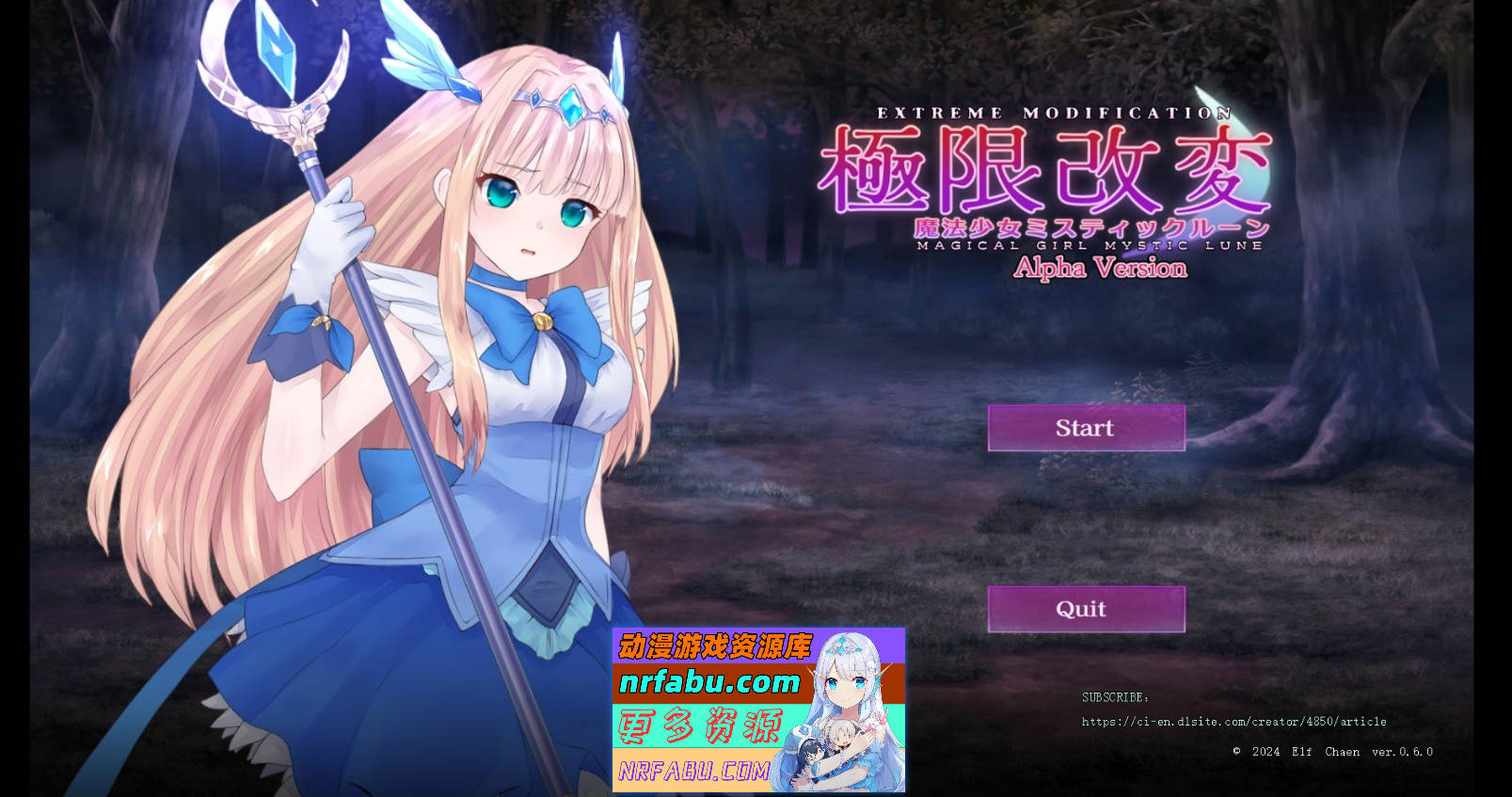Click the Start button
The width and height of the screenshot is (1512, 797).
click(x=1086, y=428)
